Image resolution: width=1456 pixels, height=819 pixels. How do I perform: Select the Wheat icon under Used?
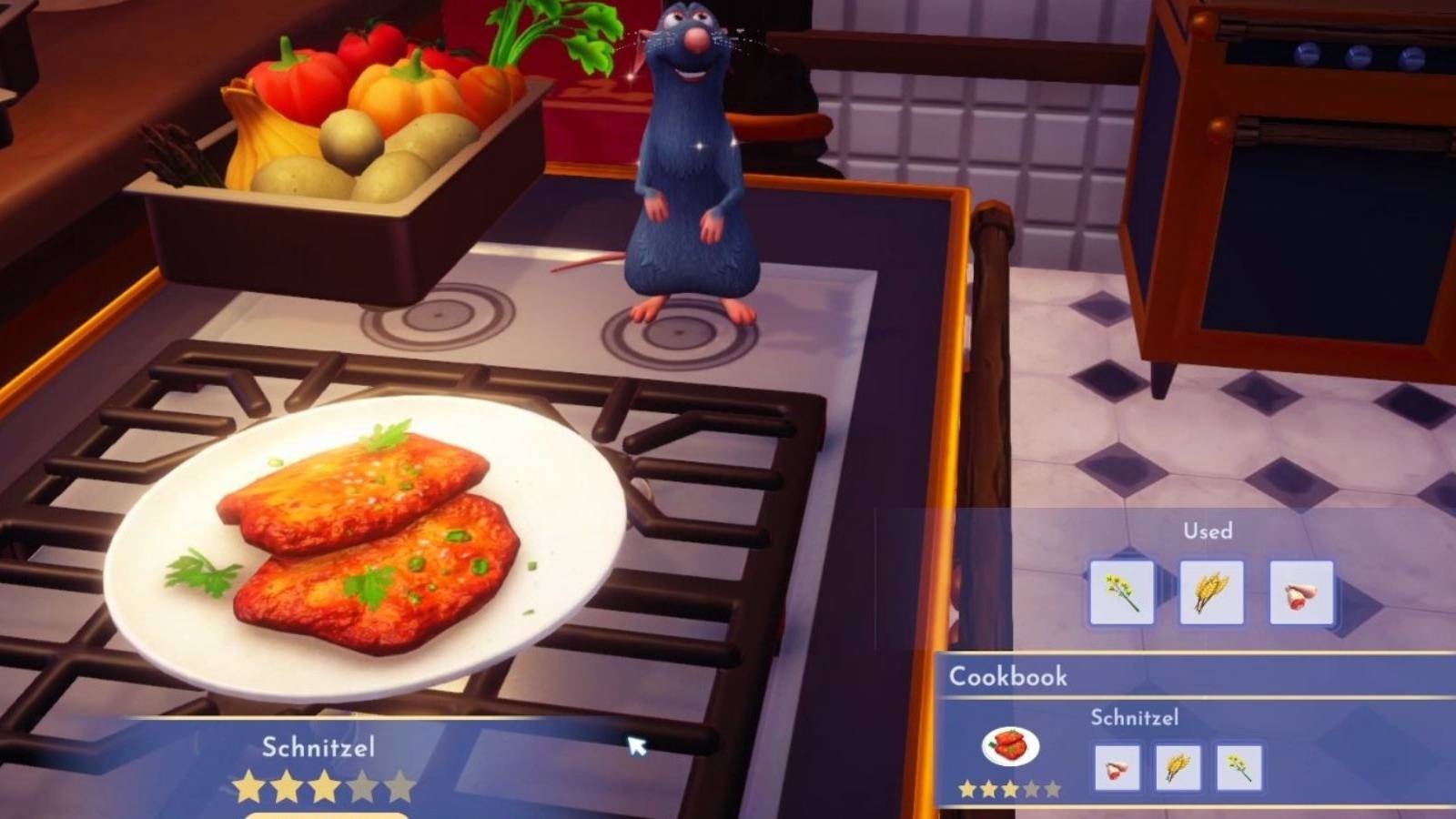click(1211, 591)
